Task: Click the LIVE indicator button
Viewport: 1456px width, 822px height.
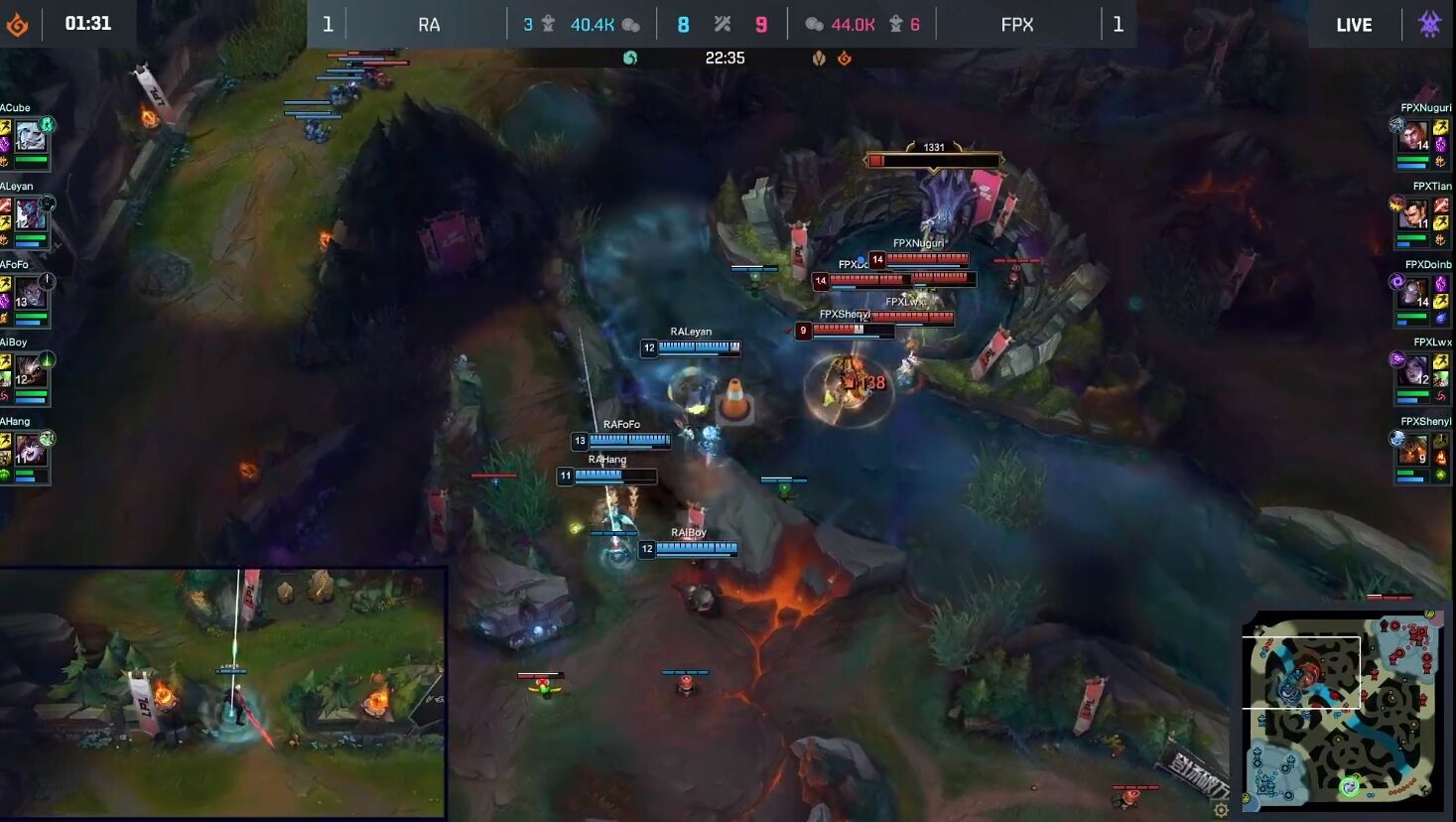Action: 1354,24
